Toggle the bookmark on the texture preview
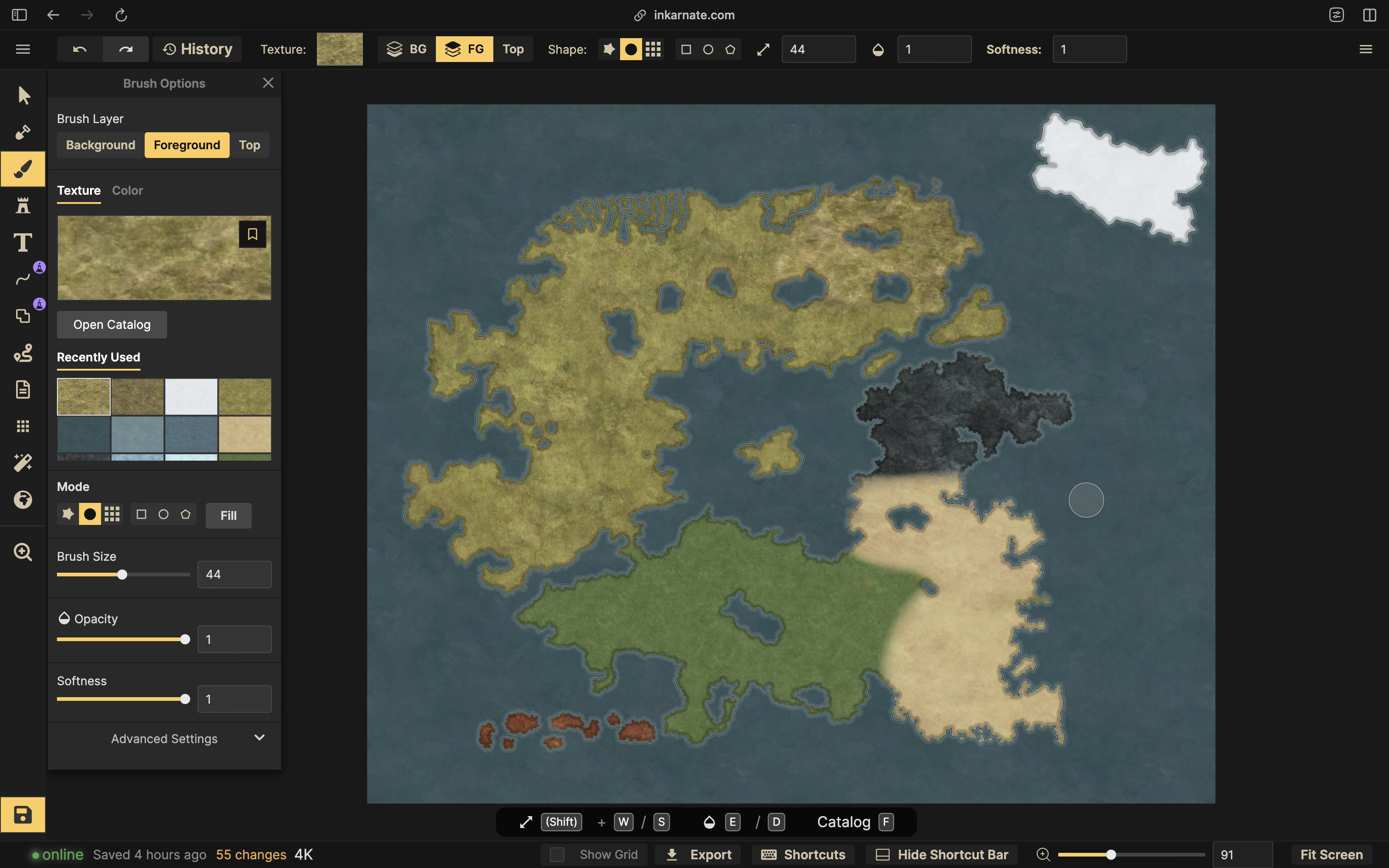1389x868 pixels. pos(253,234)
